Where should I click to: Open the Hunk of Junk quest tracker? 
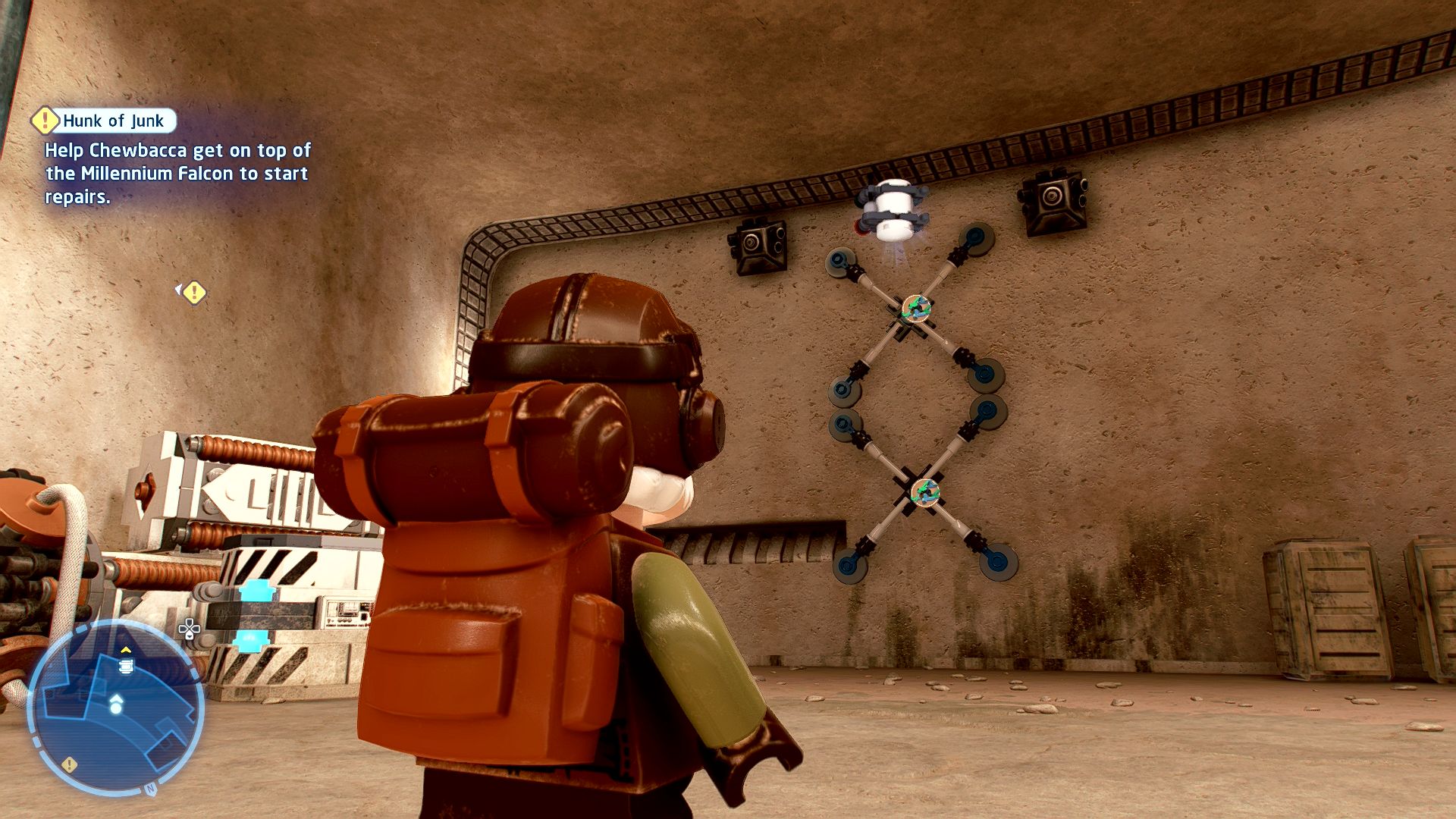[x=112, y=121]
